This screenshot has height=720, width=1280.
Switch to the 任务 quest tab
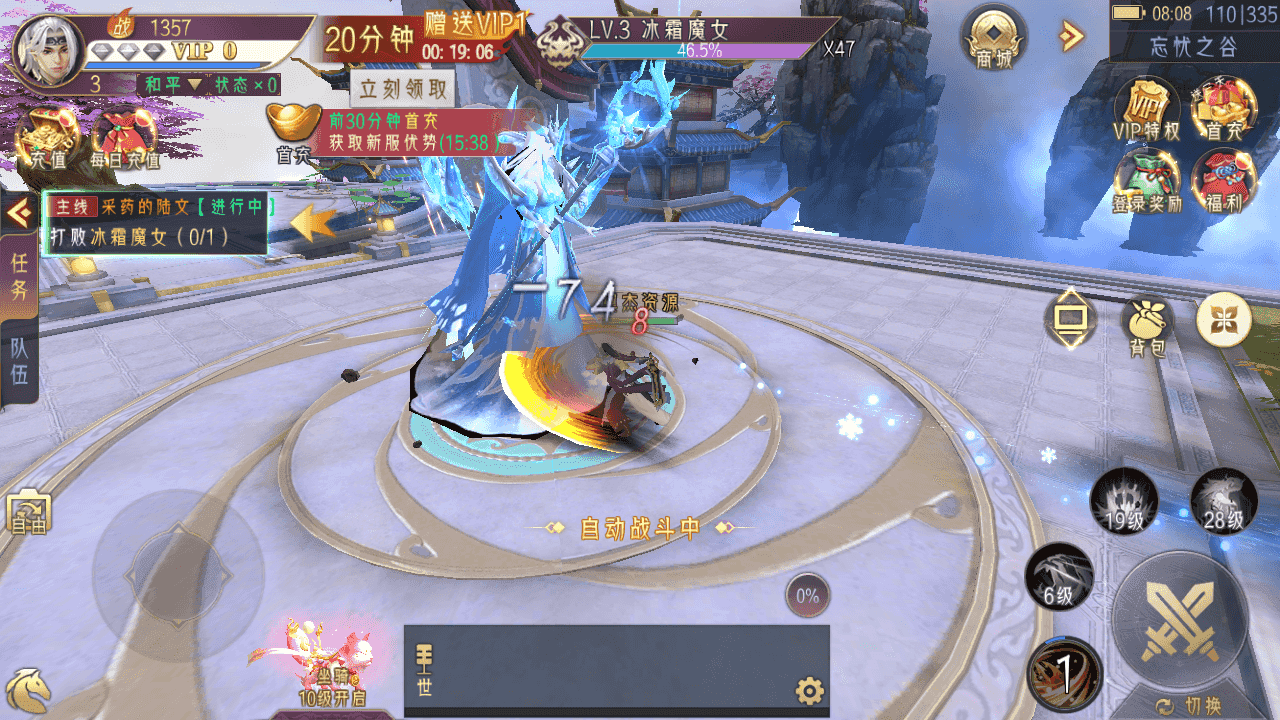tap(19, 277)
